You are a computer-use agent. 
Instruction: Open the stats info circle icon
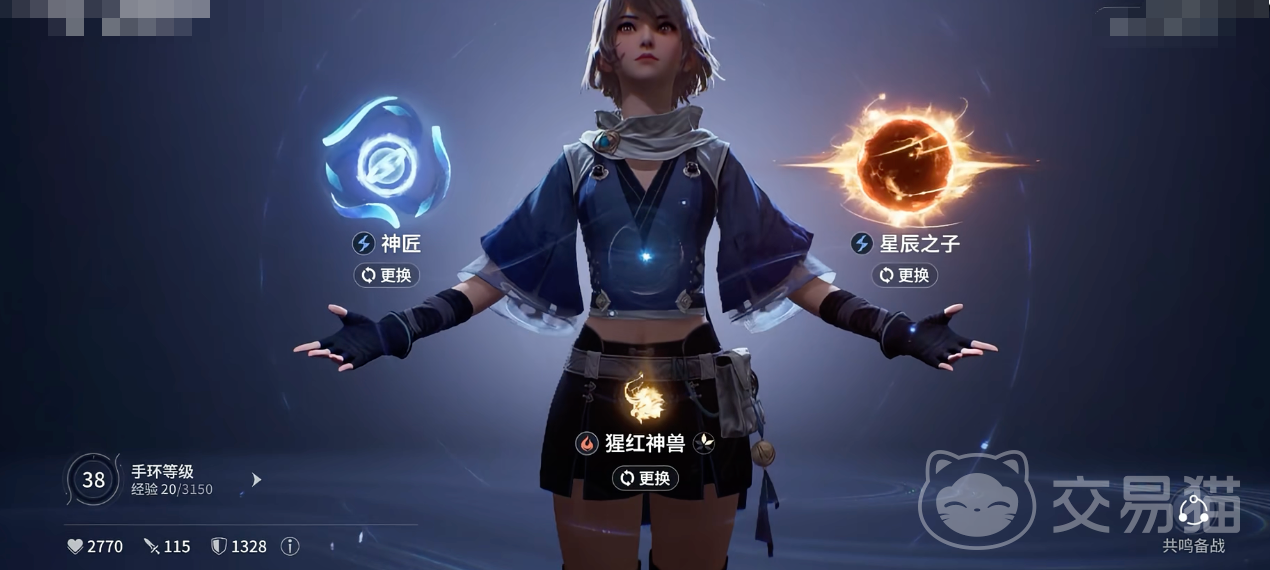point(290,546)
